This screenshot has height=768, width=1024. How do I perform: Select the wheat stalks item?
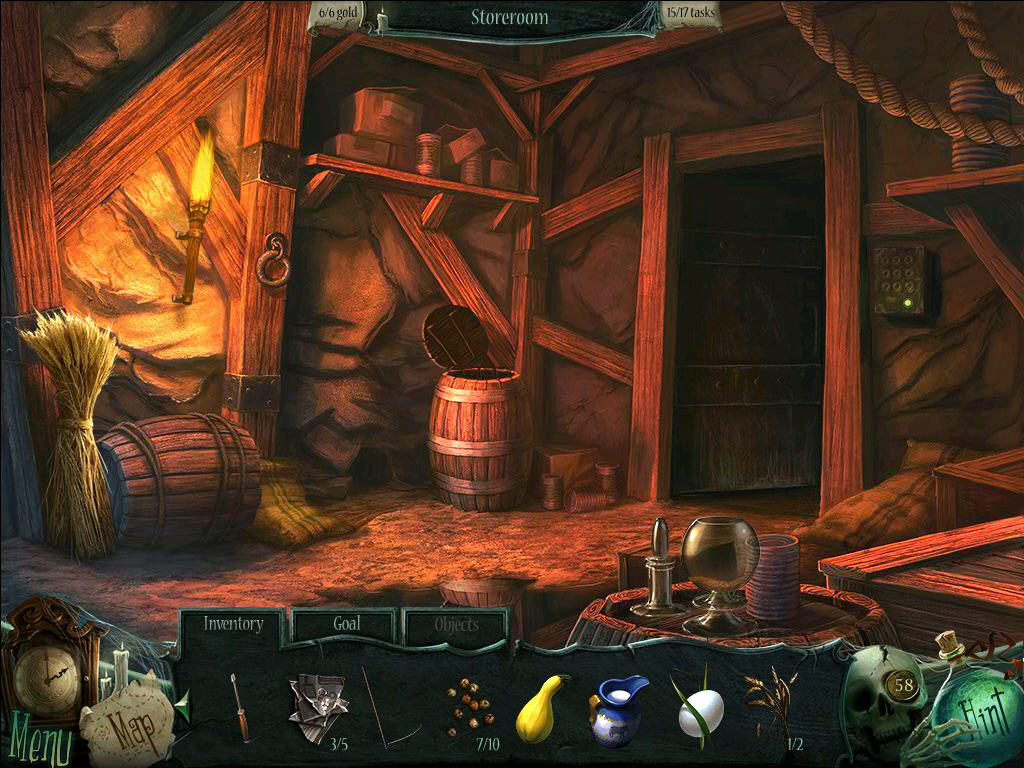click(x=769, y=703)
